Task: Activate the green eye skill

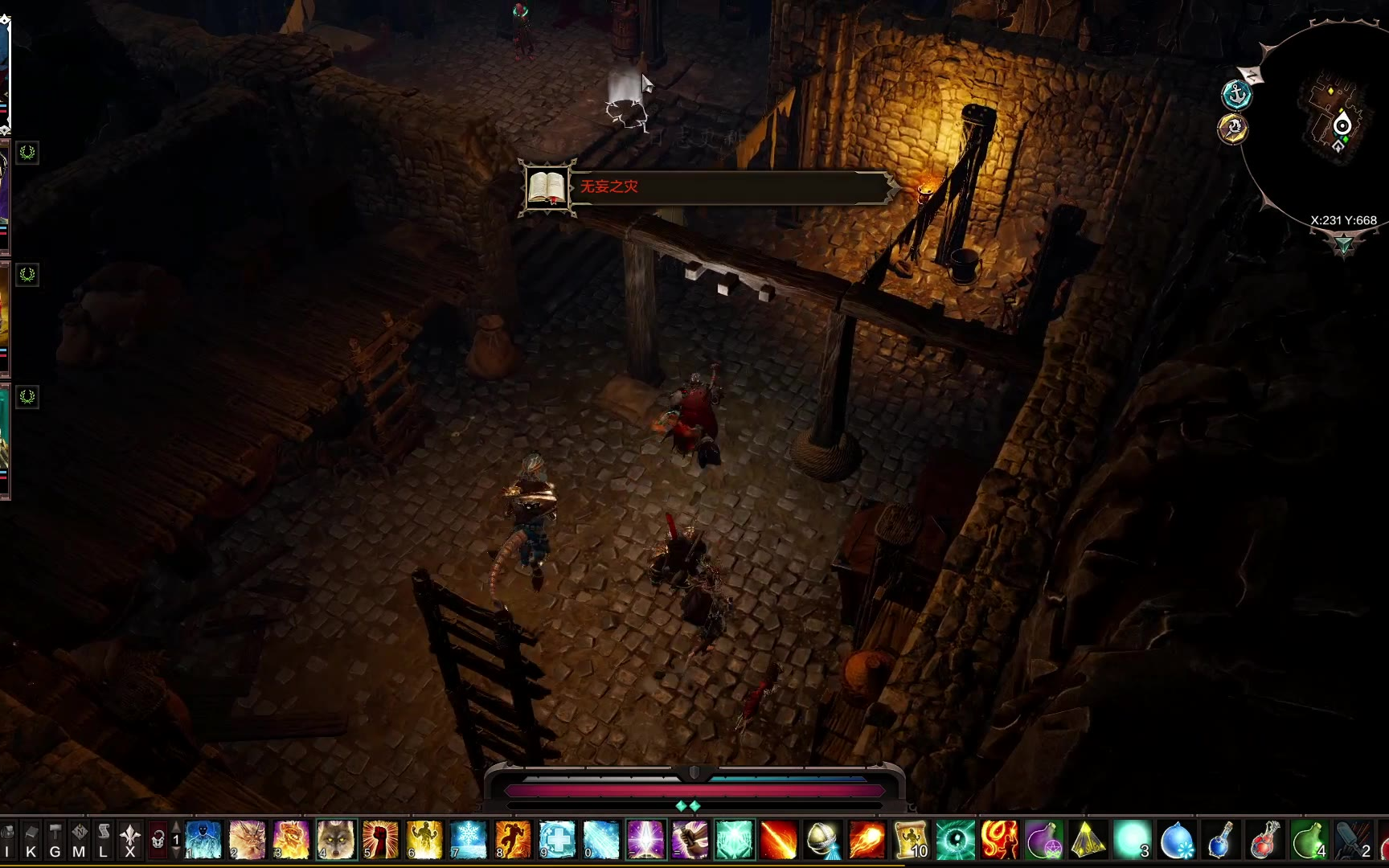Action: point(956,840)
